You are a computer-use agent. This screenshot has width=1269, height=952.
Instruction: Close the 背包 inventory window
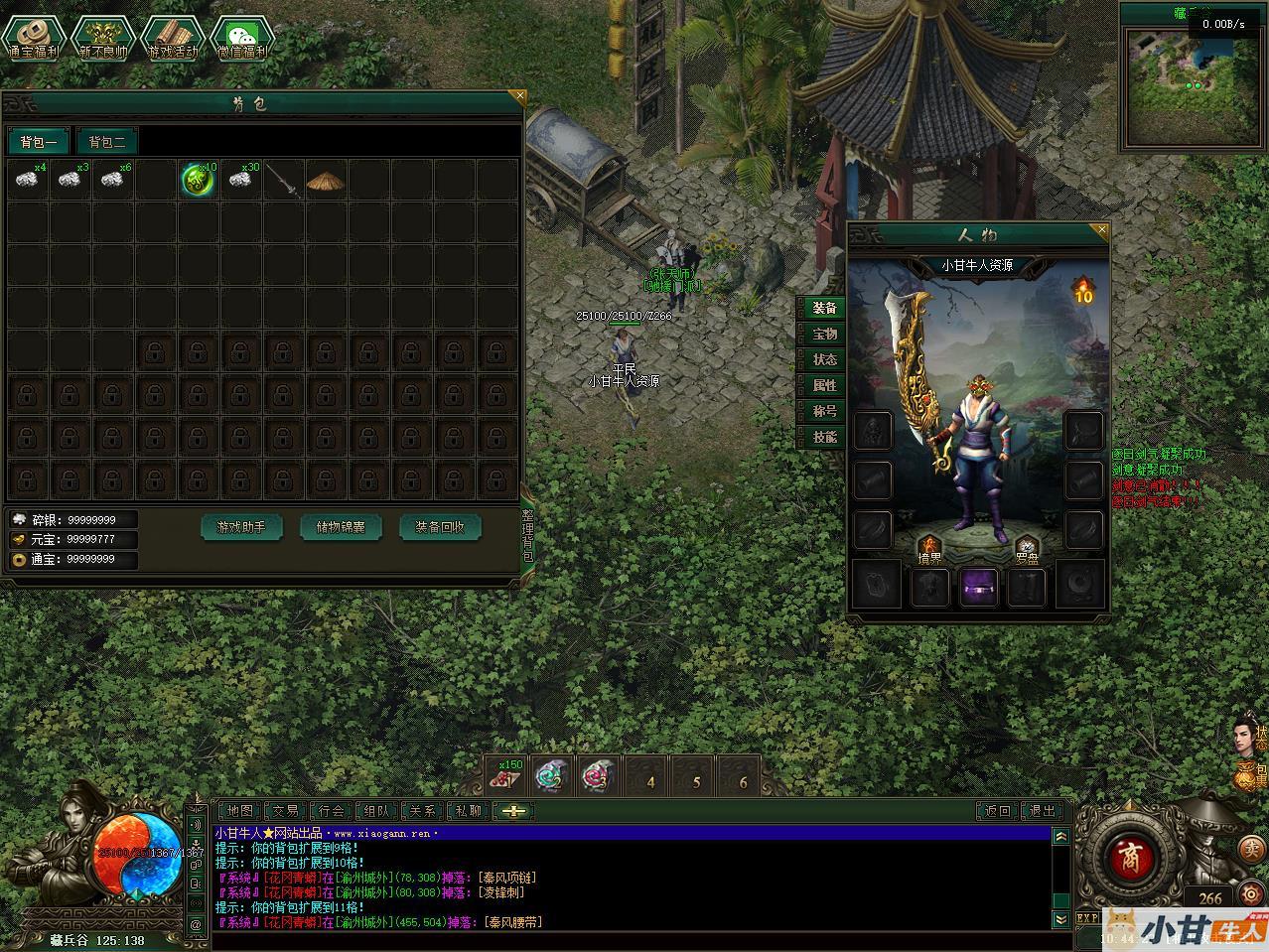[x=518, y=96]
